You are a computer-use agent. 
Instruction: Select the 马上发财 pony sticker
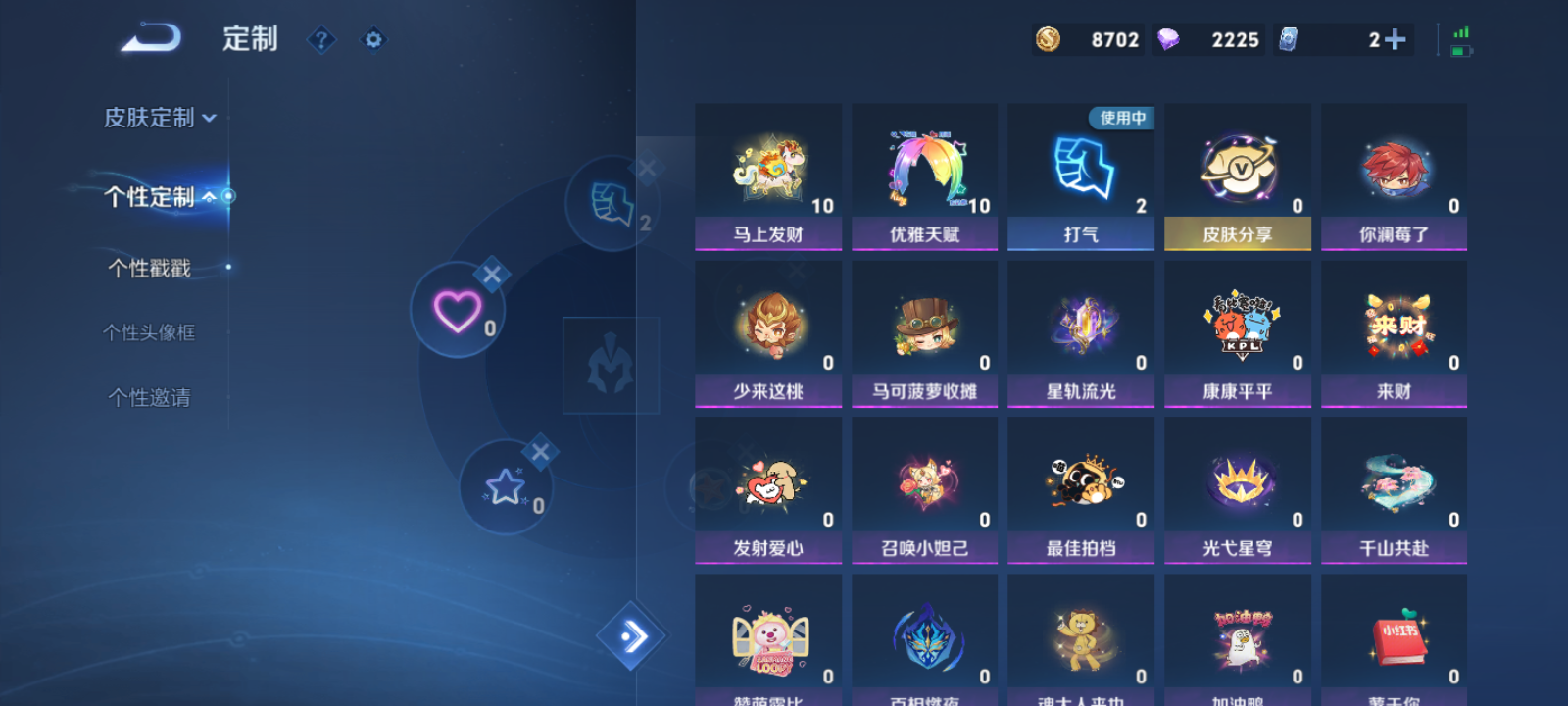coord(768,167)
